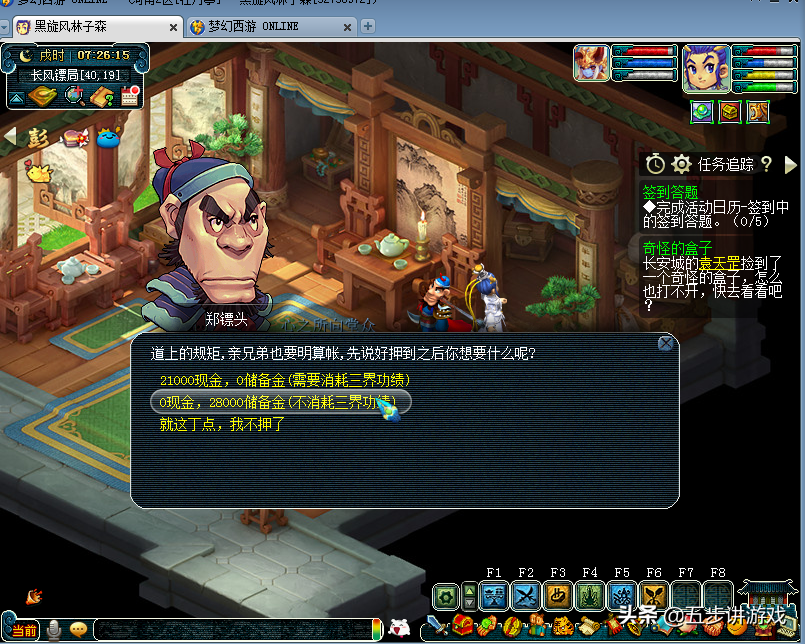Open the task tracker gear settings

682,164
